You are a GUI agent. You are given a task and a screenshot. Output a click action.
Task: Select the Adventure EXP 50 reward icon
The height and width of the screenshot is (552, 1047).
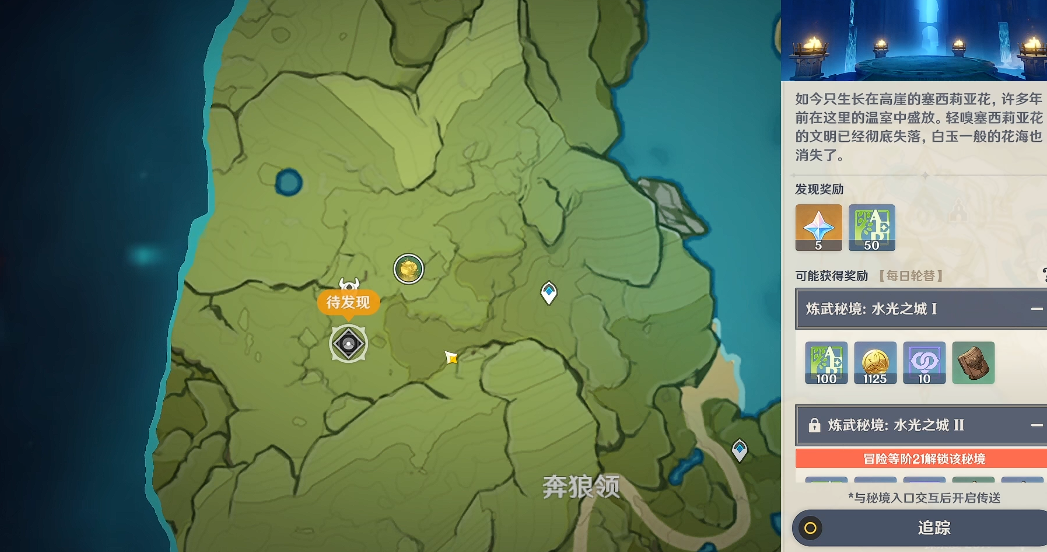pyautogui.click(x=871, y=228)
